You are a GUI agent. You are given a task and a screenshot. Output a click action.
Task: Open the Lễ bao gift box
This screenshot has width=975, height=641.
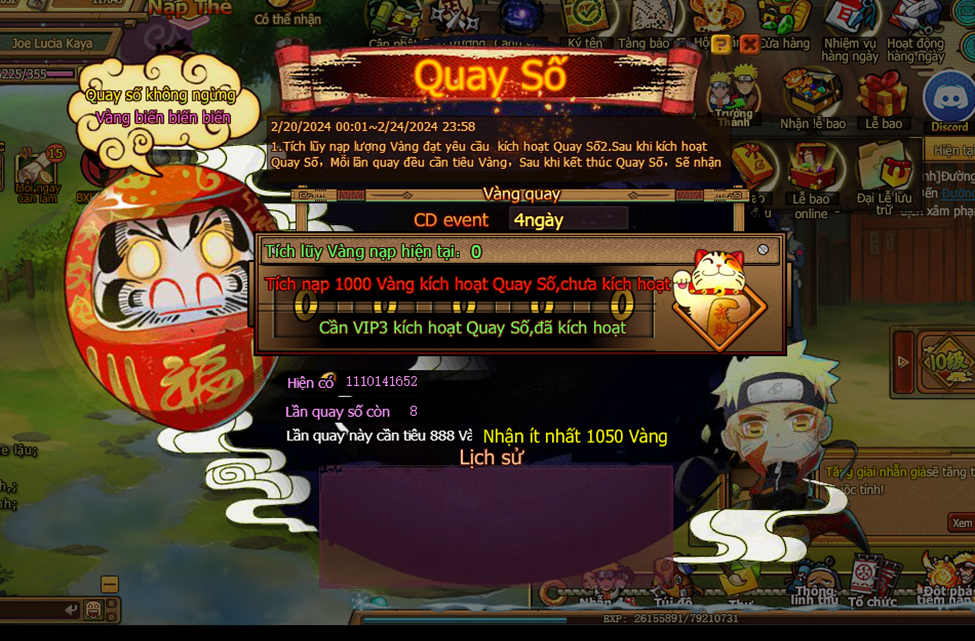pos(883,99)
